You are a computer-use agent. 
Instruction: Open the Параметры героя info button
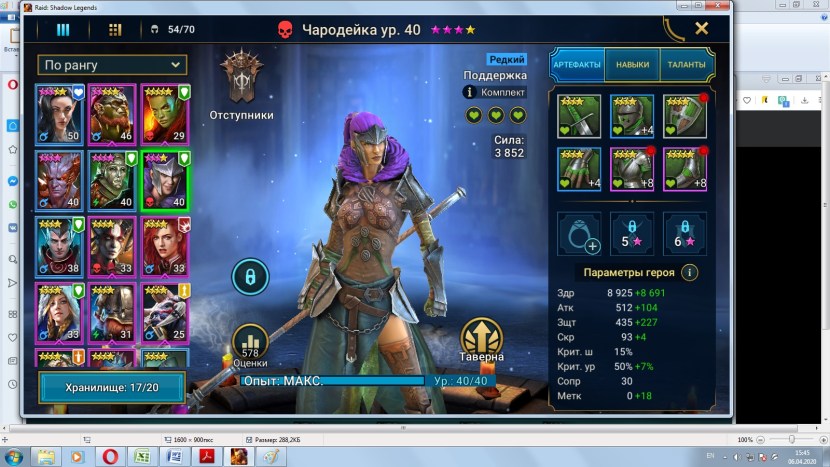pyautogui.click(x=690, y=272)
